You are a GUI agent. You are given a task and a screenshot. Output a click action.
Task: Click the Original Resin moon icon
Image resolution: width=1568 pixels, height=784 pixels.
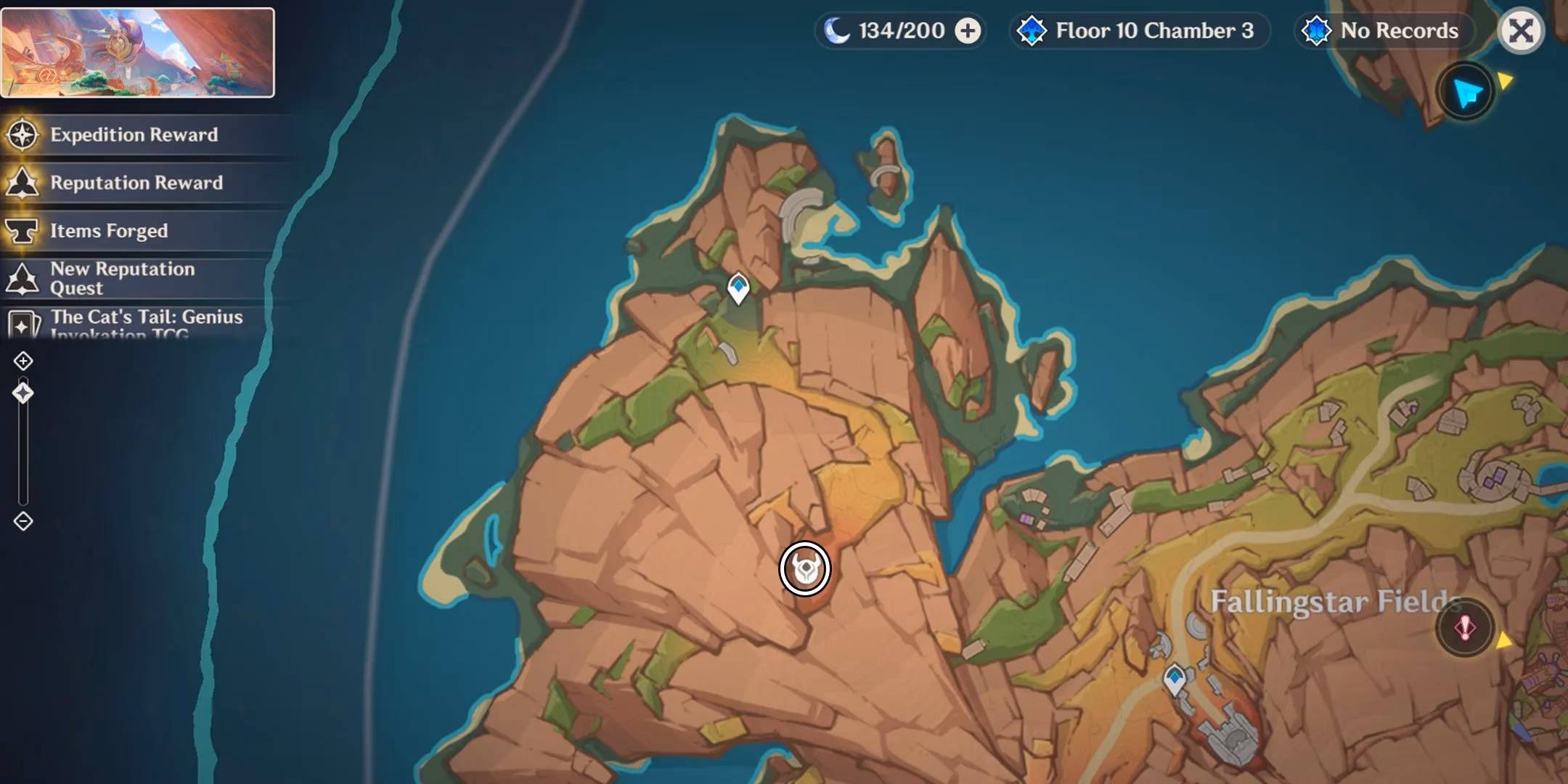pos(838,30)
